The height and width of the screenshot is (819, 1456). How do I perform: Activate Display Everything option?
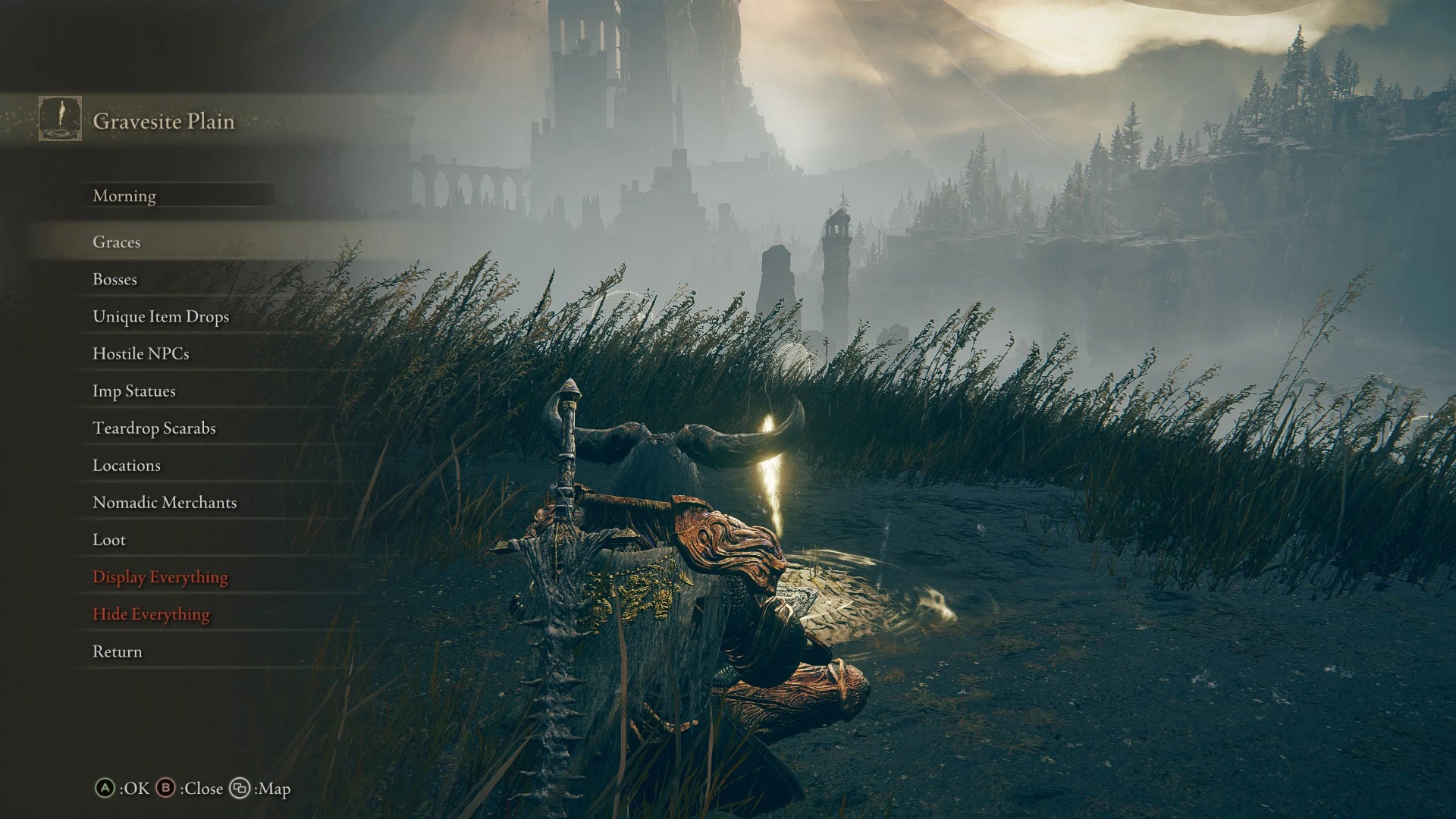pos(160,576)
